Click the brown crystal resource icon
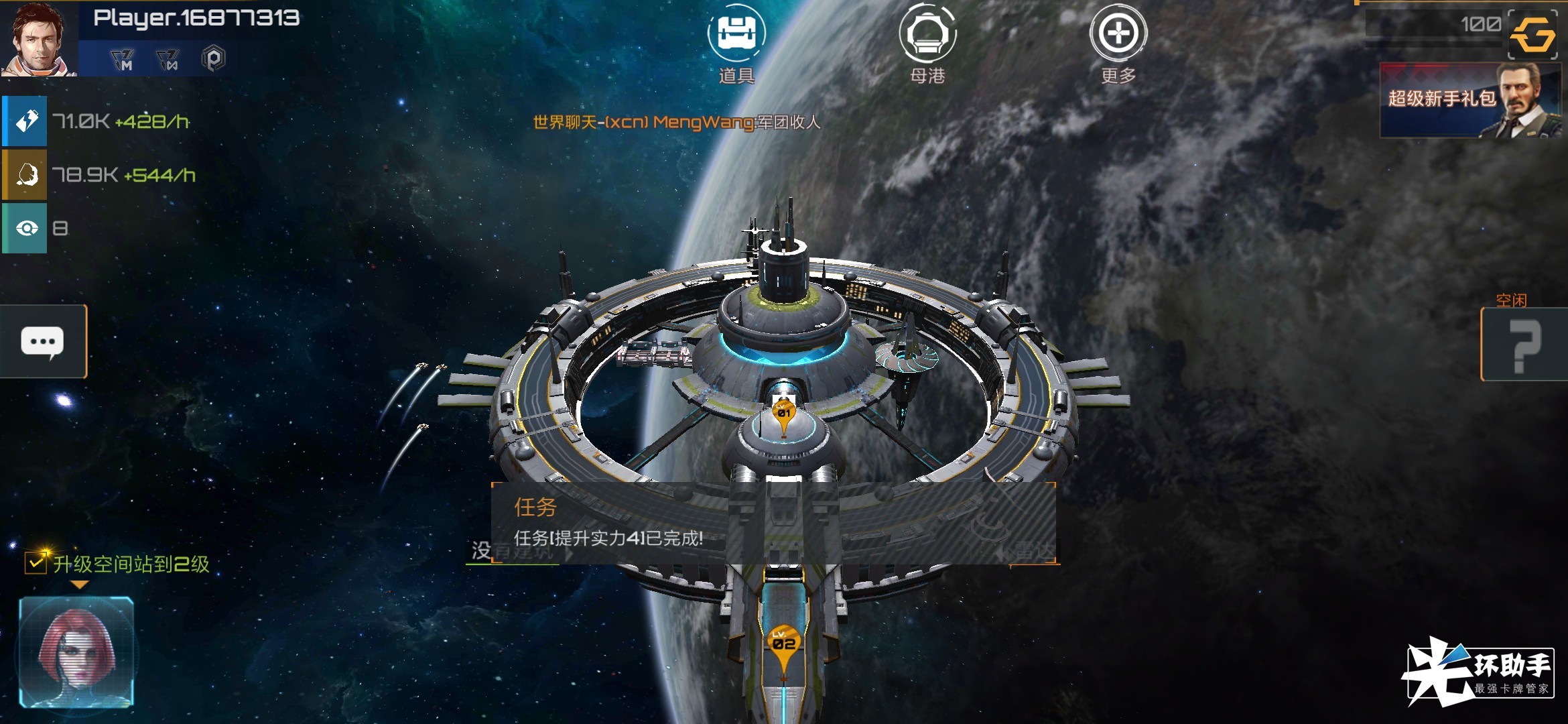This screenshot has height=724, width=1568. tap(25, 175)
